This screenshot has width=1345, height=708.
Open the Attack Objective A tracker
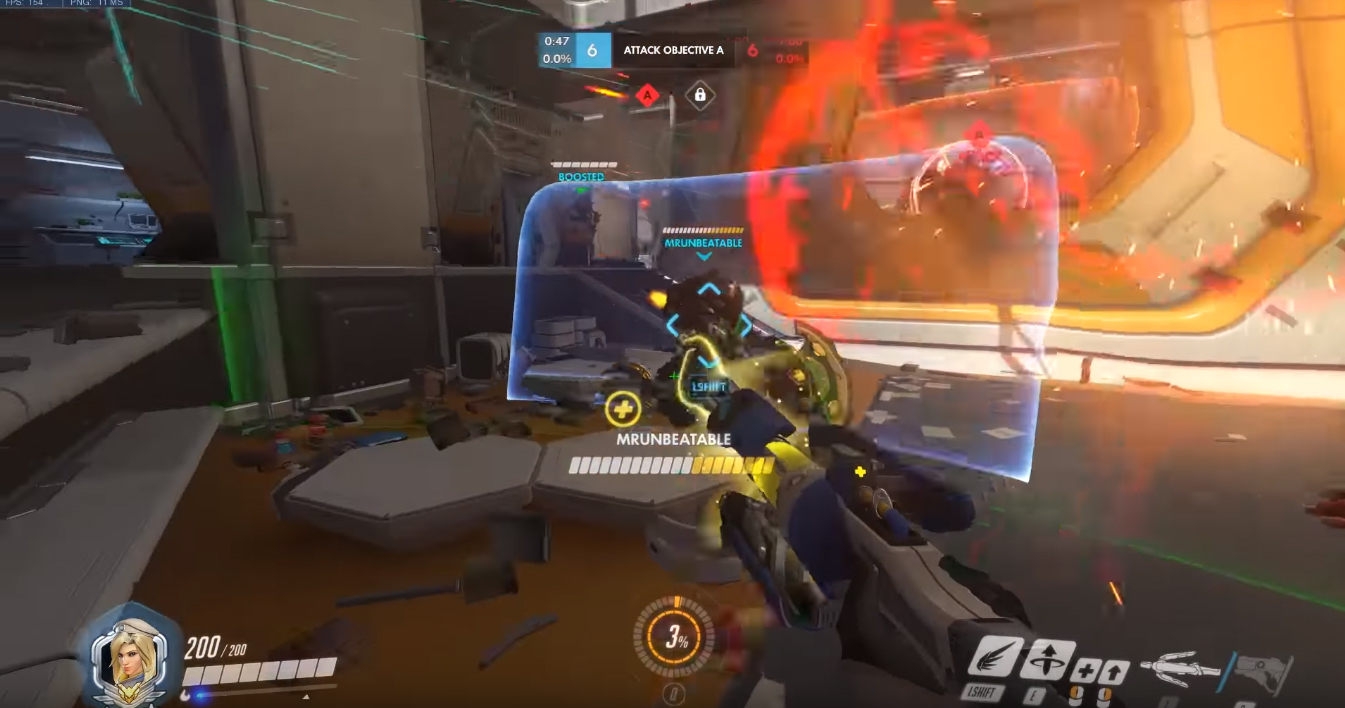(673, 49)
